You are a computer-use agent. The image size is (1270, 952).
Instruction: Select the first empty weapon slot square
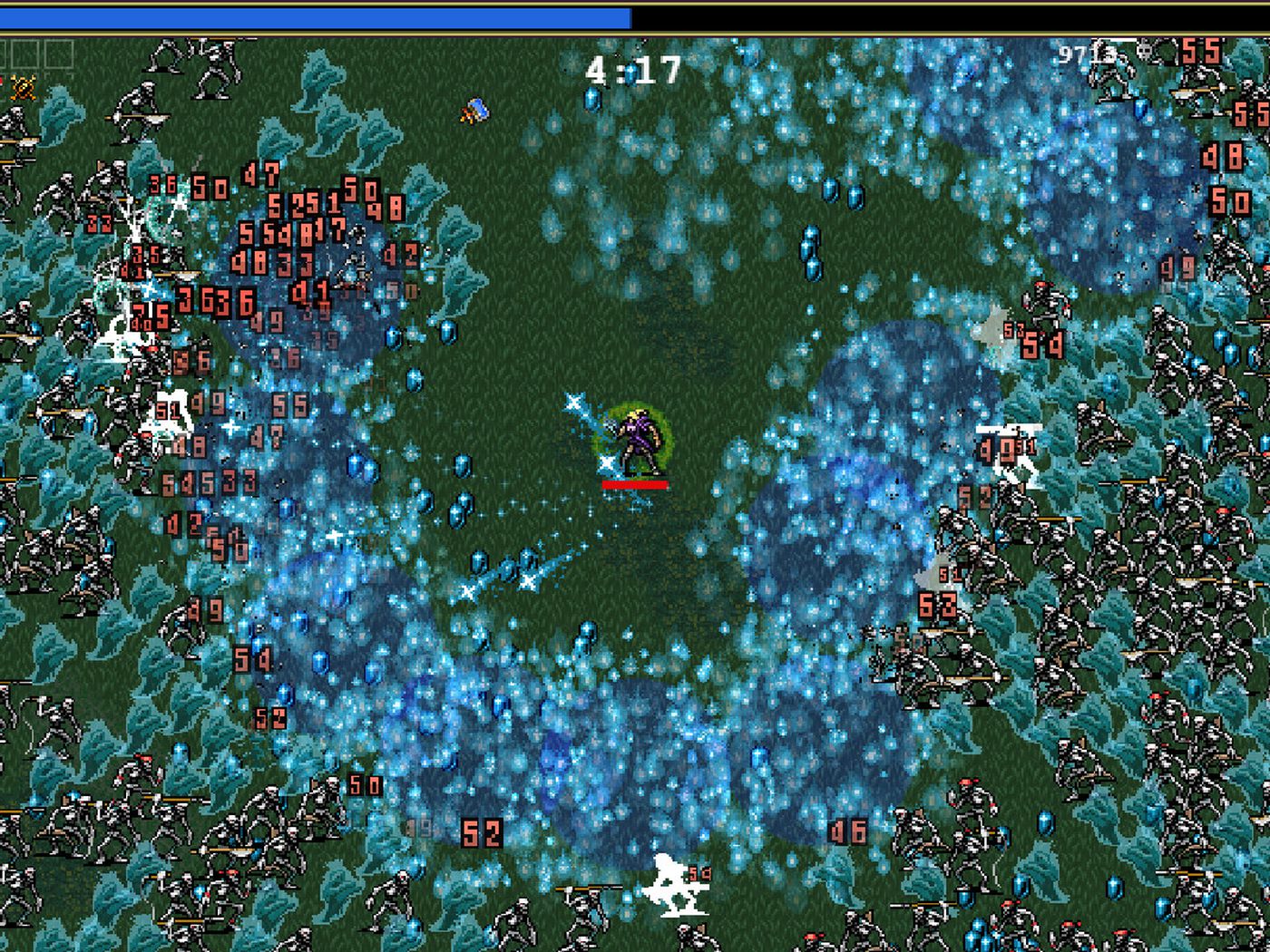tap(4, 53)
